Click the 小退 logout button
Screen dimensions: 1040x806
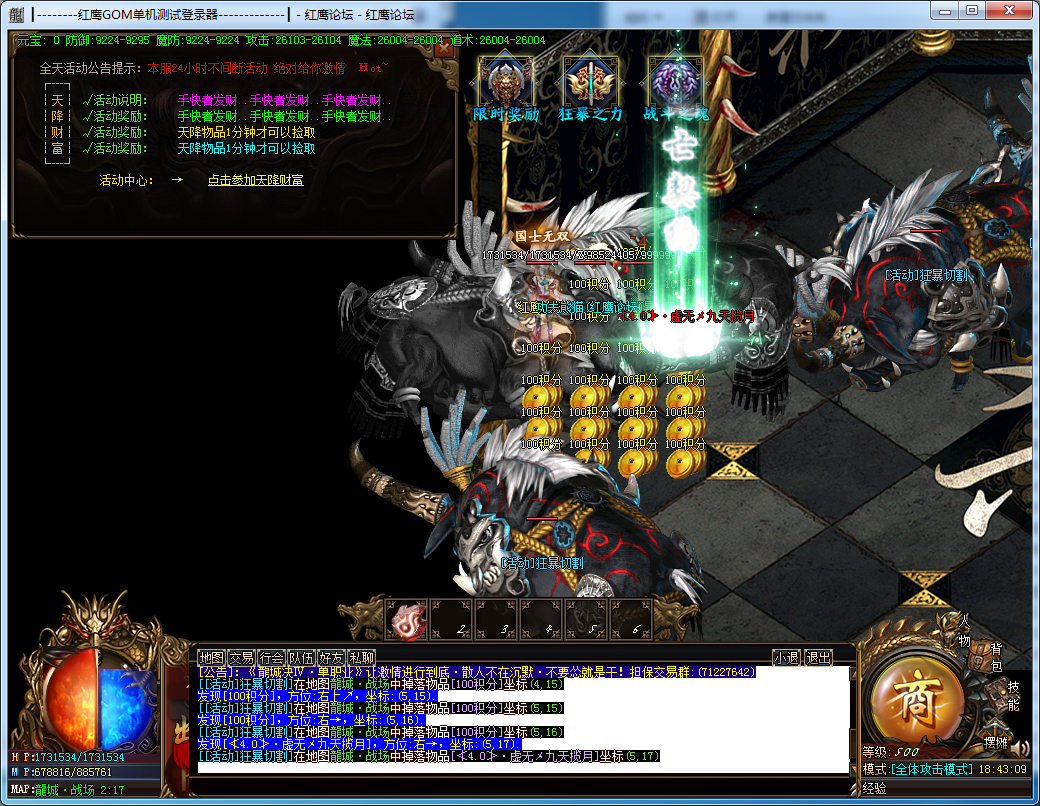coord(787,658)
